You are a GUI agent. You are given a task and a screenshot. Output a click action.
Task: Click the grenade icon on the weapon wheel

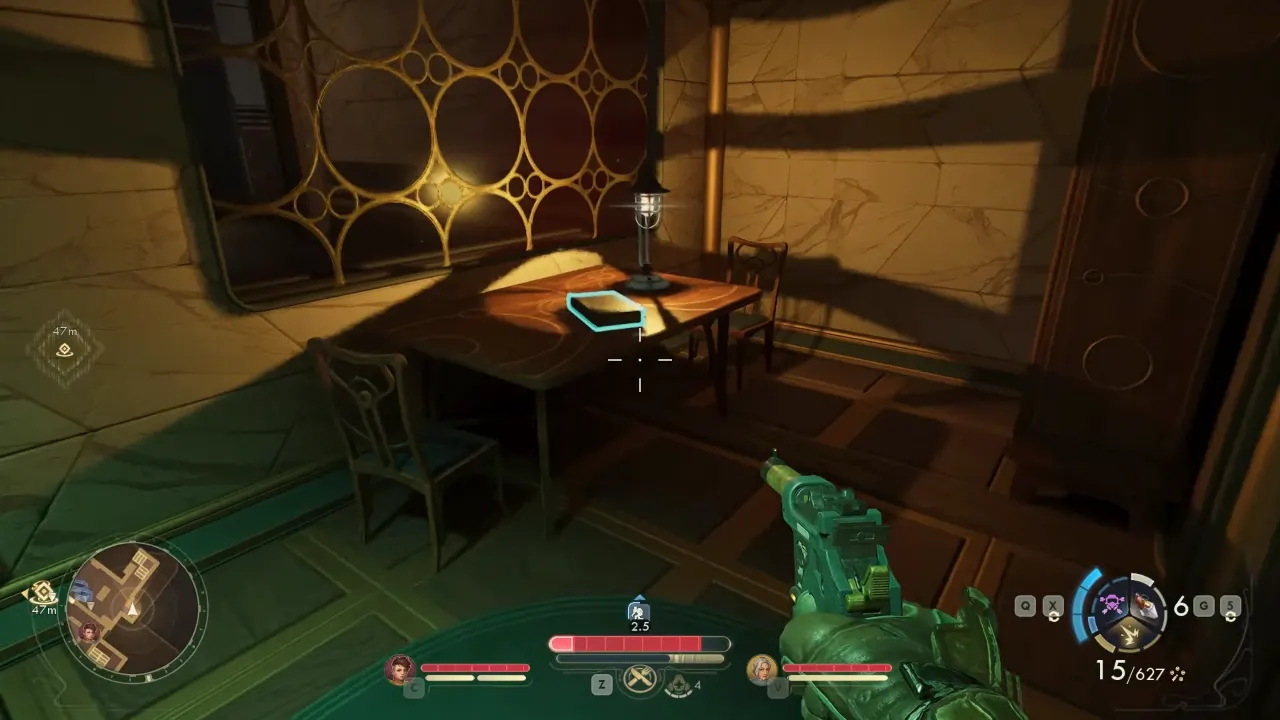(1147, 603)
